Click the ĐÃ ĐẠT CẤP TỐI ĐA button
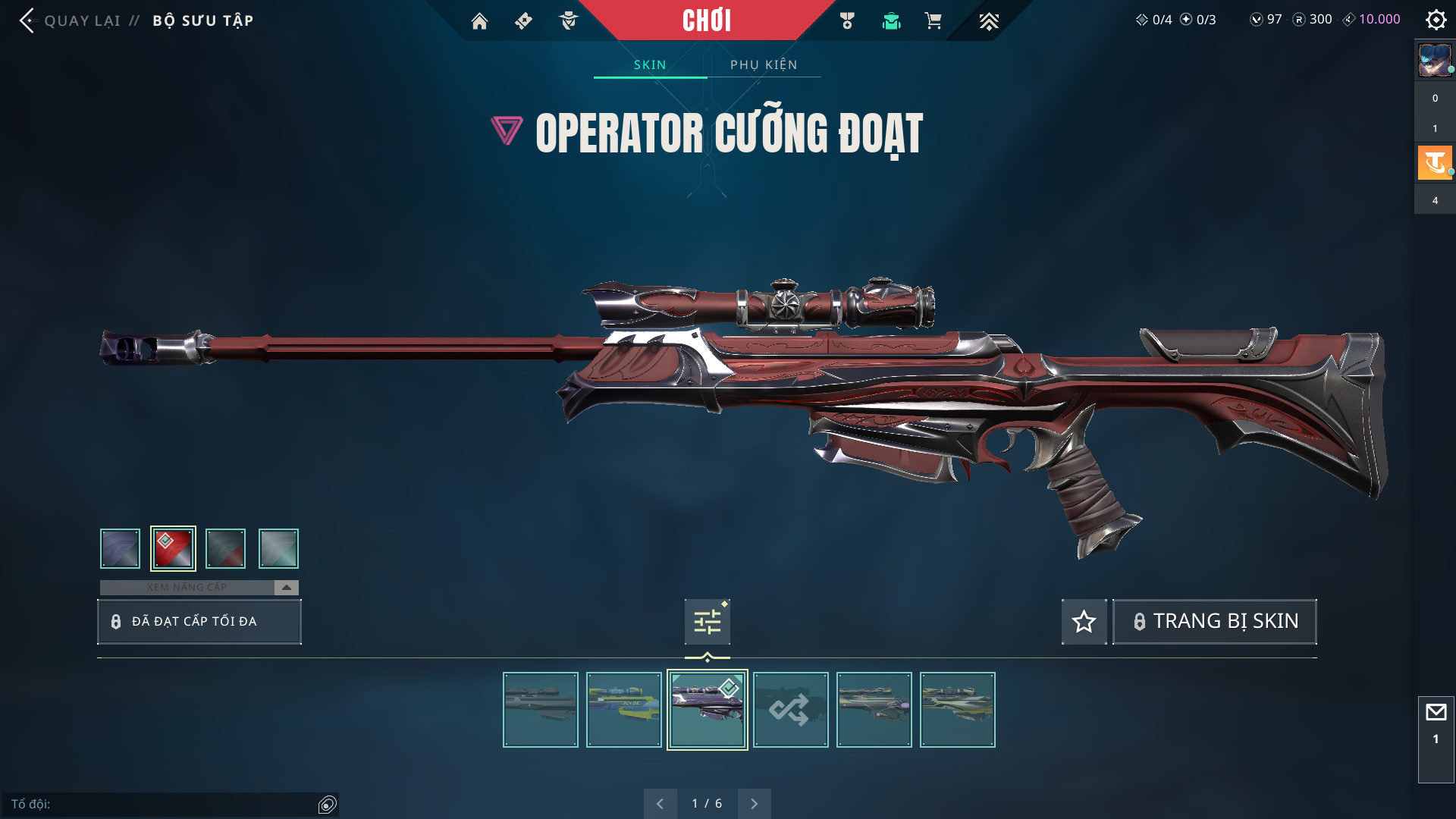This screenshot has height=819, width=1456. (x=199, y=622)
